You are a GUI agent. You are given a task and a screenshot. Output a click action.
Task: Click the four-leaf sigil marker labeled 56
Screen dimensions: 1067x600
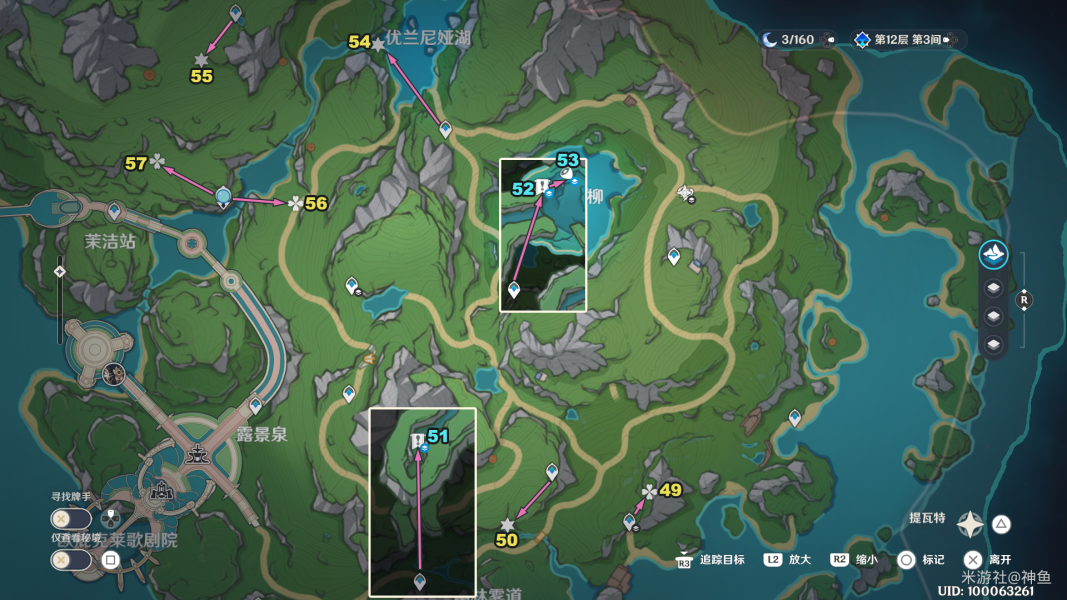tap(295, 203)
